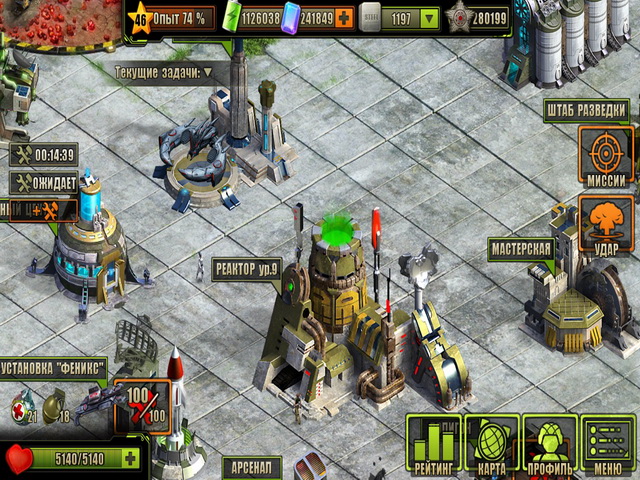The image size is (640, 480).
Task: Open the steel resource dropdown
Action: 429,17
